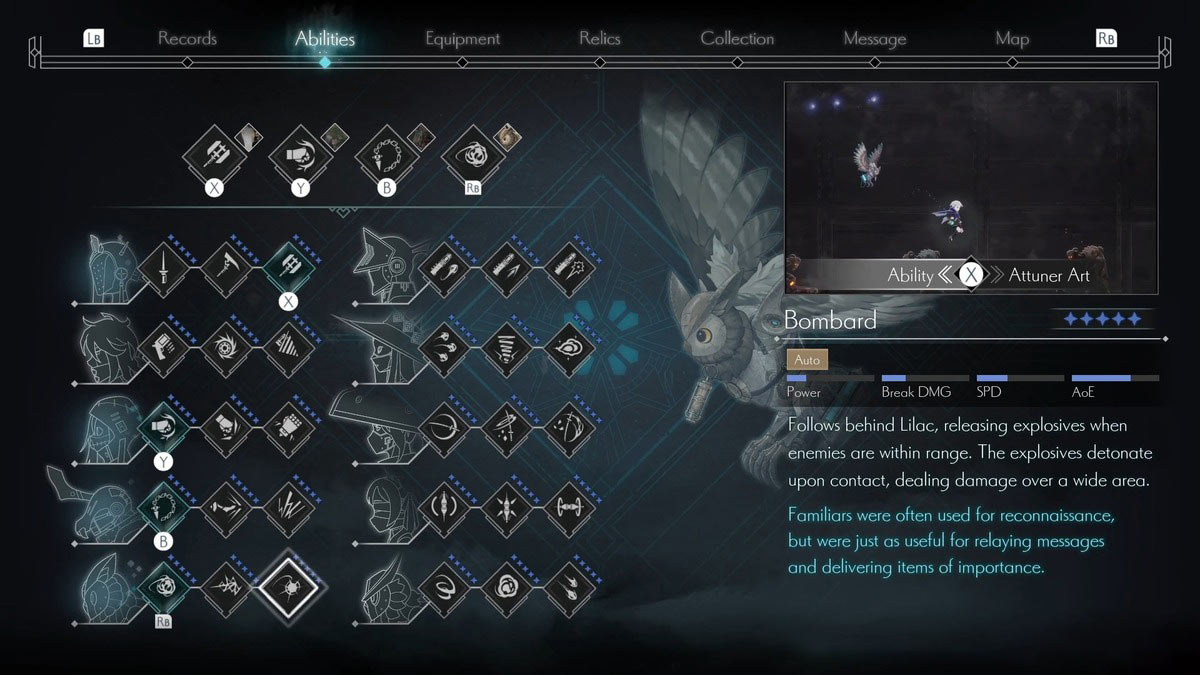The height and width of the screenshot is (675, 1200).
Task: Open the Message tab
Action: [874, 39]
